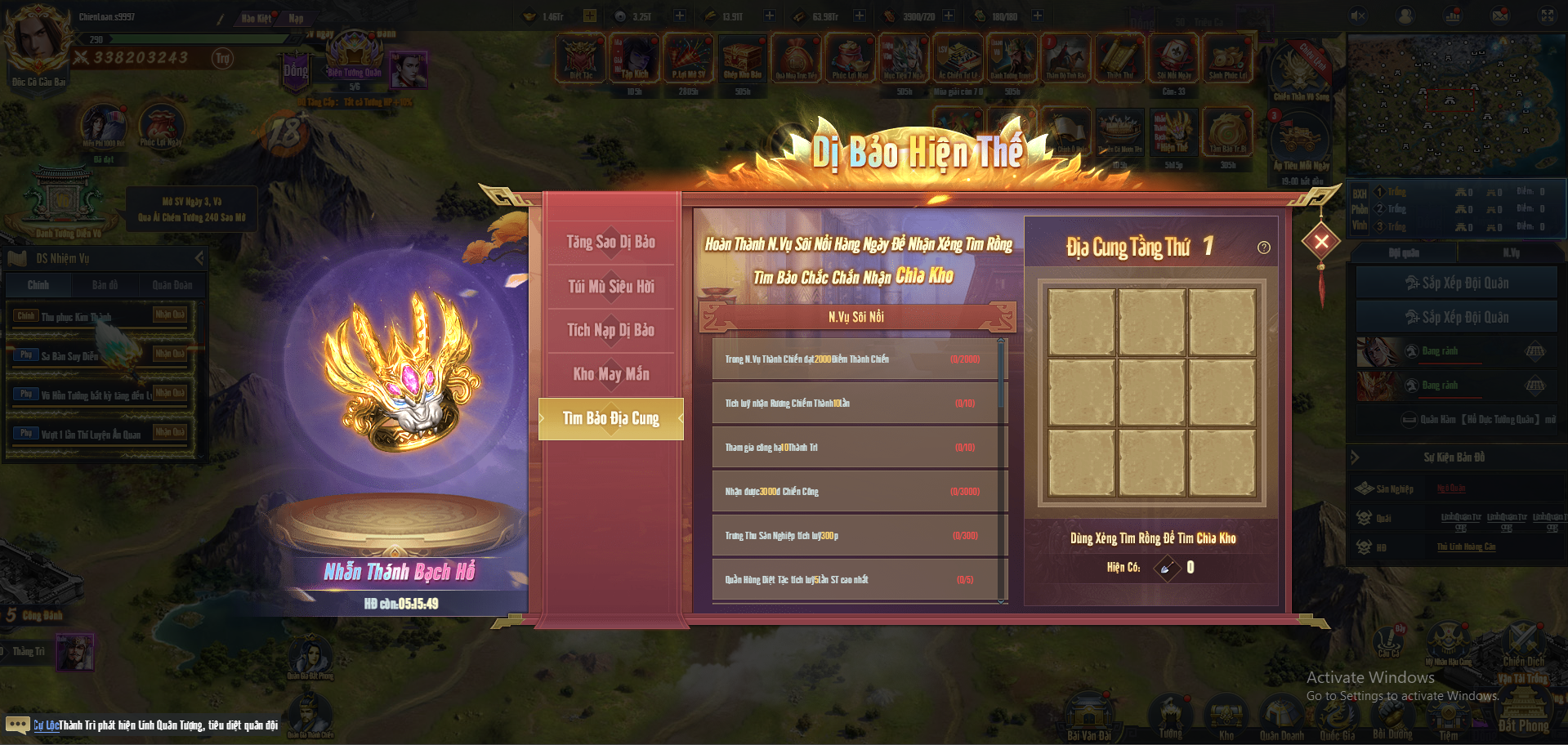Open the chat box bubble

[x=17, y=725]
